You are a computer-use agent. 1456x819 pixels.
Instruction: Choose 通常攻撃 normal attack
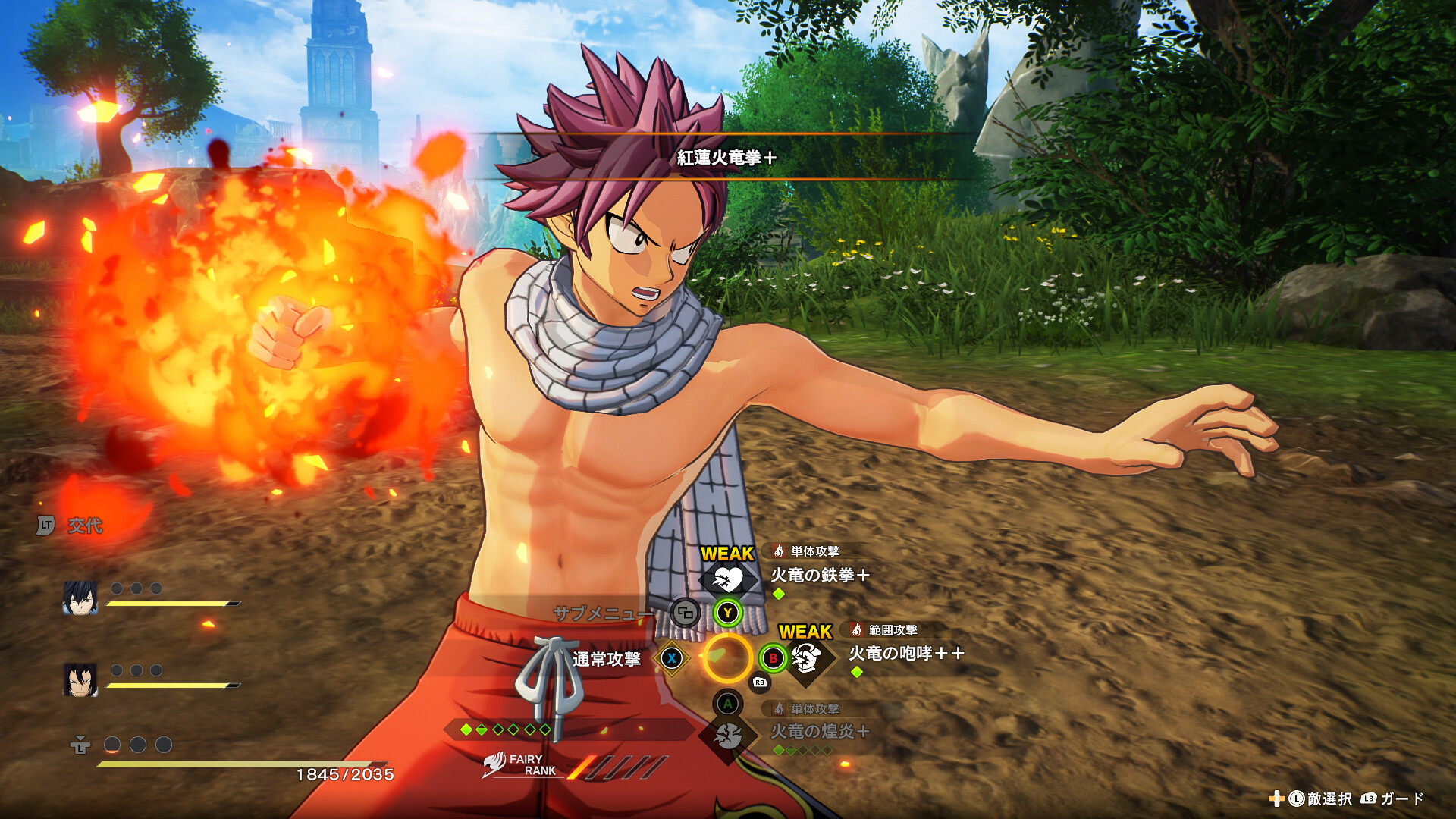(607, 659)
